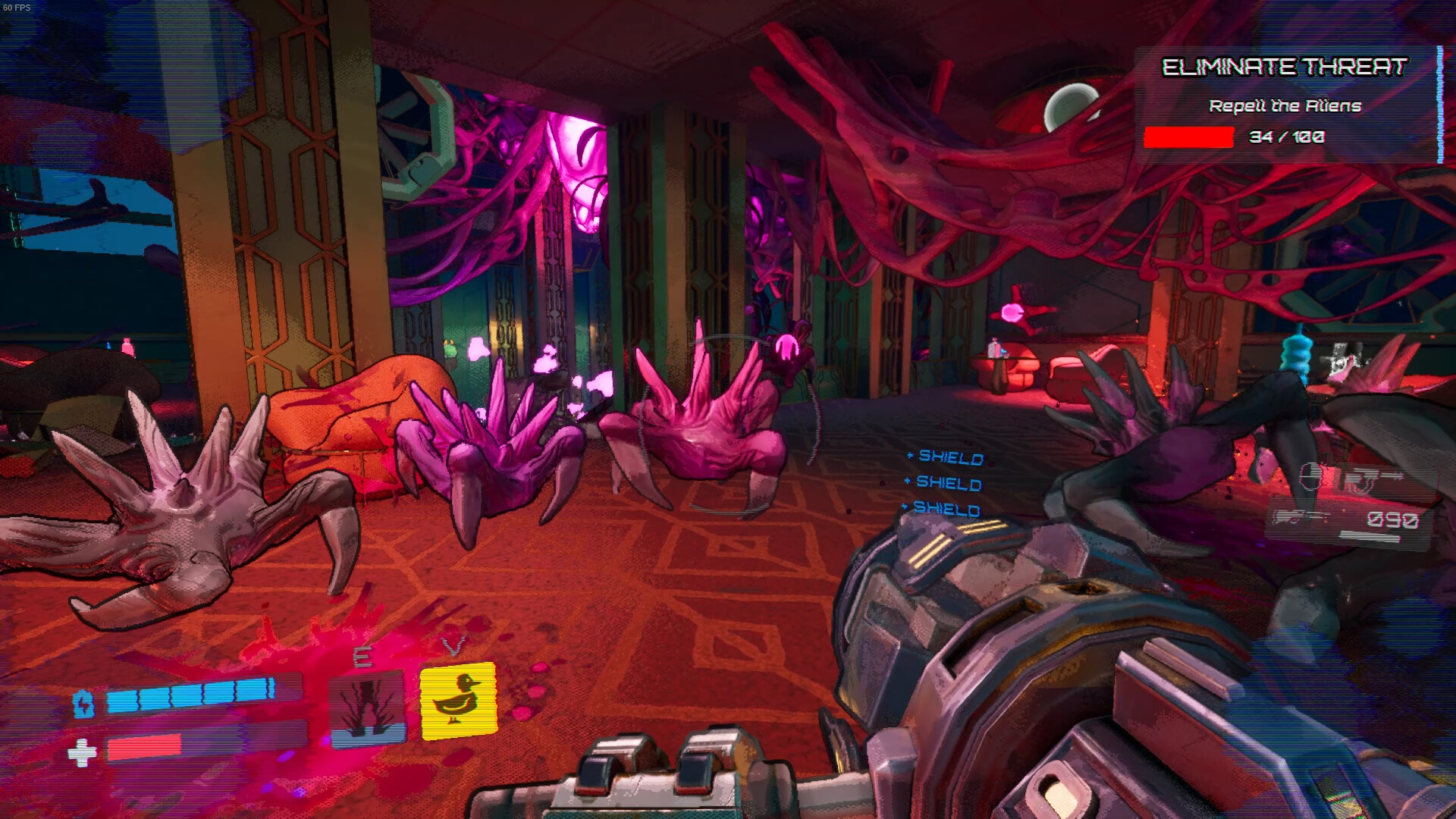Click the round grenade icon

(x=1310, y=476)
